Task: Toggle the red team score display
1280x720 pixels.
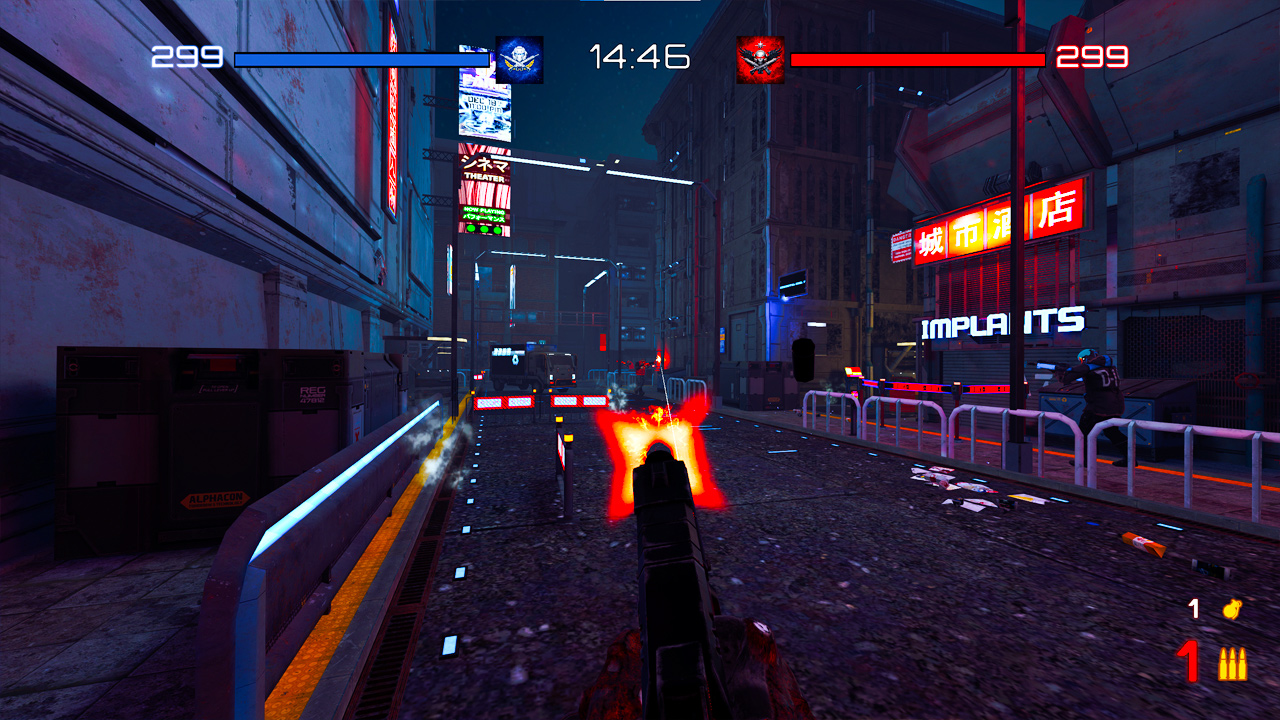Action: click(x=1090, y=56)
